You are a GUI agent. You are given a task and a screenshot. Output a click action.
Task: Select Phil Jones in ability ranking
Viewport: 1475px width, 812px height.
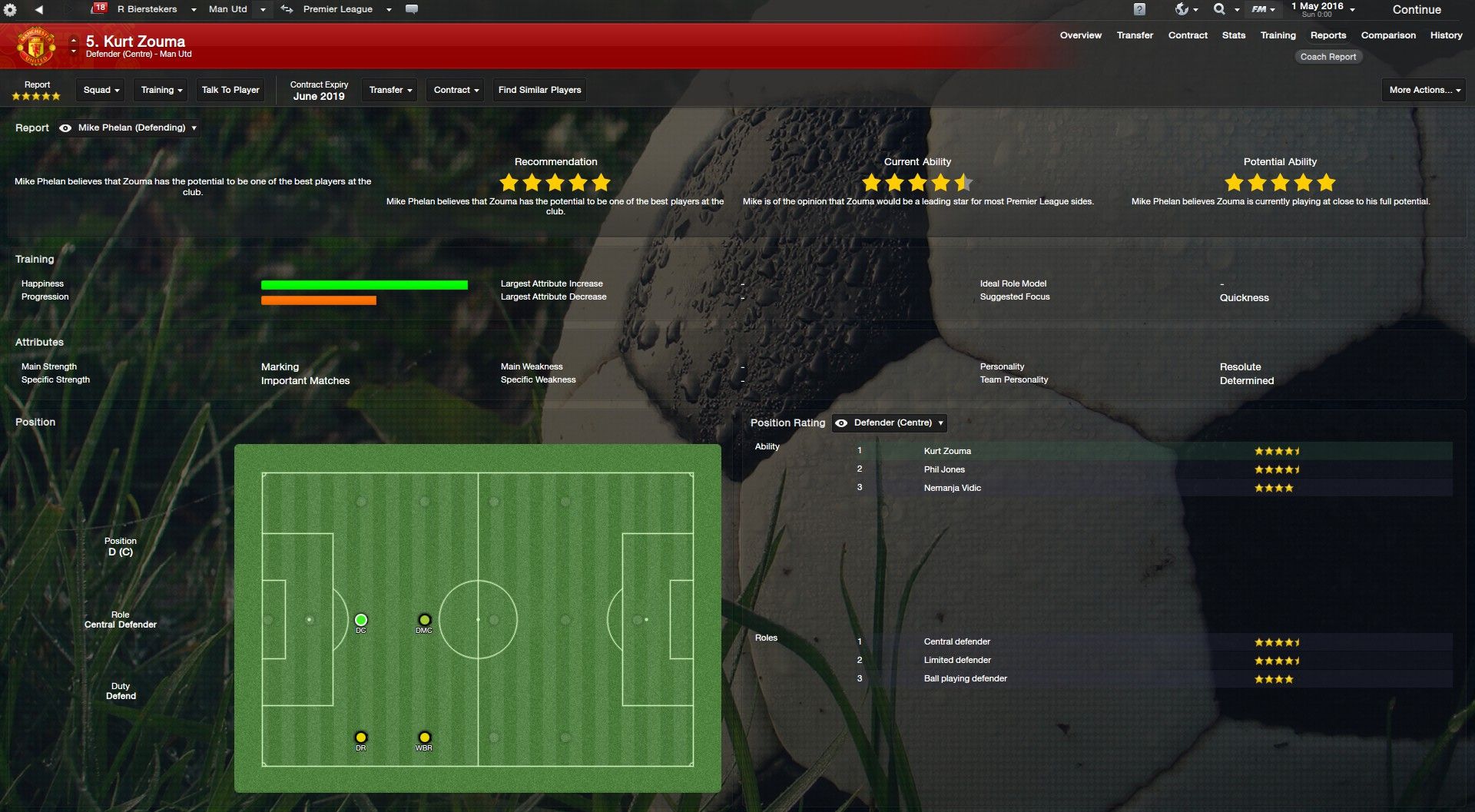click(x=944, y=469)
